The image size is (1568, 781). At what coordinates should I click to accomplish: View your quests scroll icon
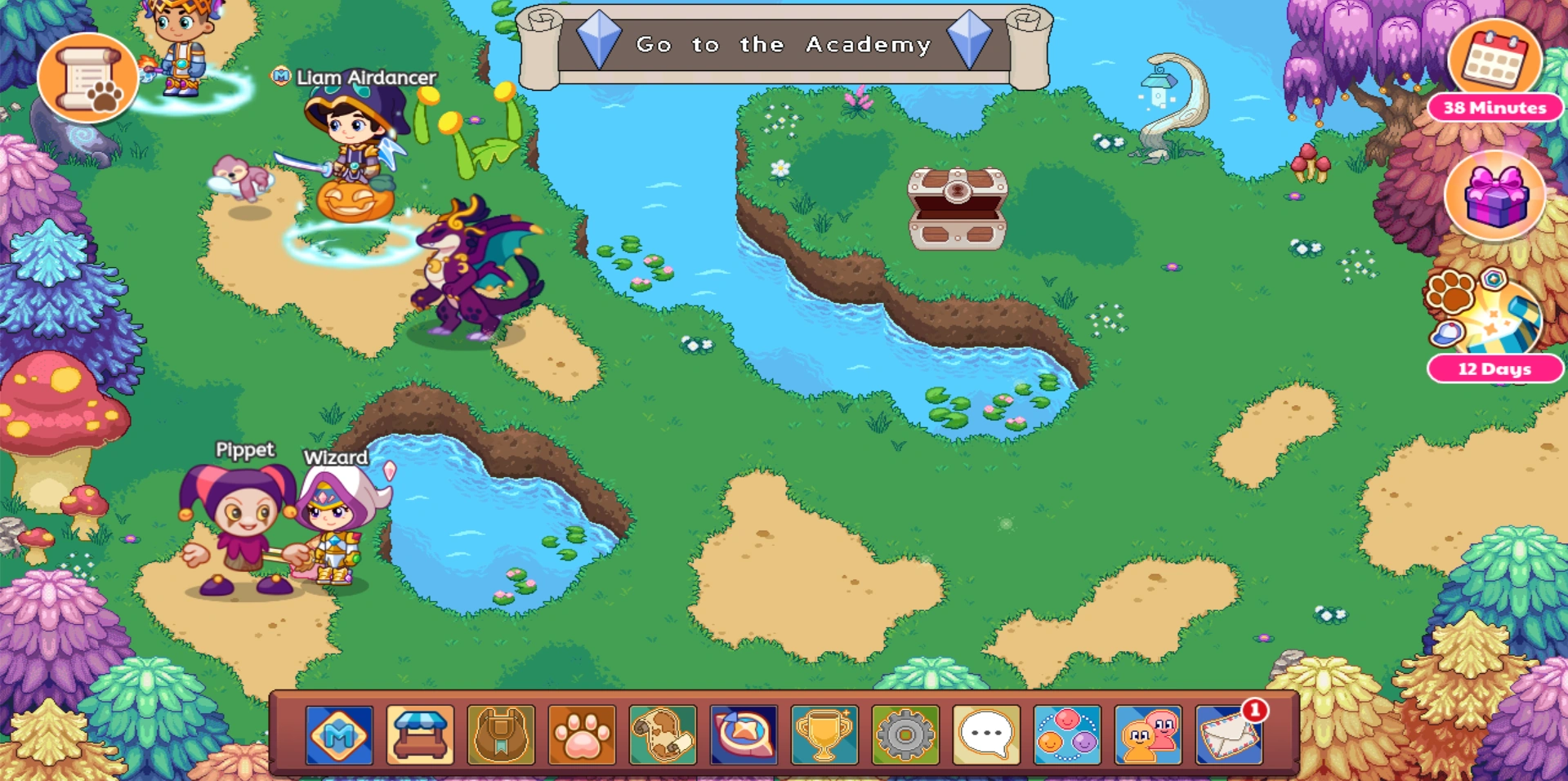[660, 737]
